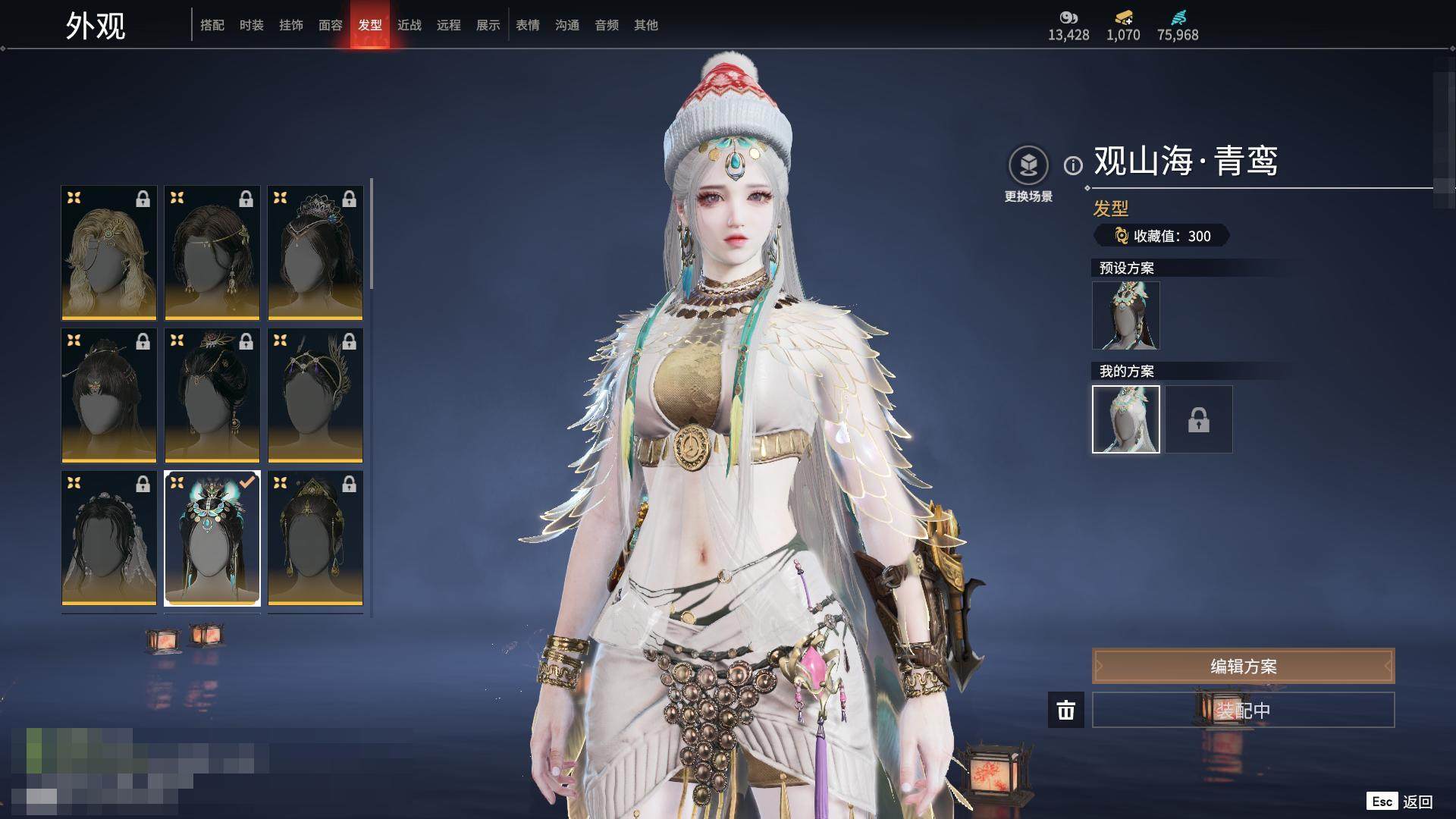Click the locked 我的方案 slot
Viewport: 1456px width, 819px height.
1199,419
